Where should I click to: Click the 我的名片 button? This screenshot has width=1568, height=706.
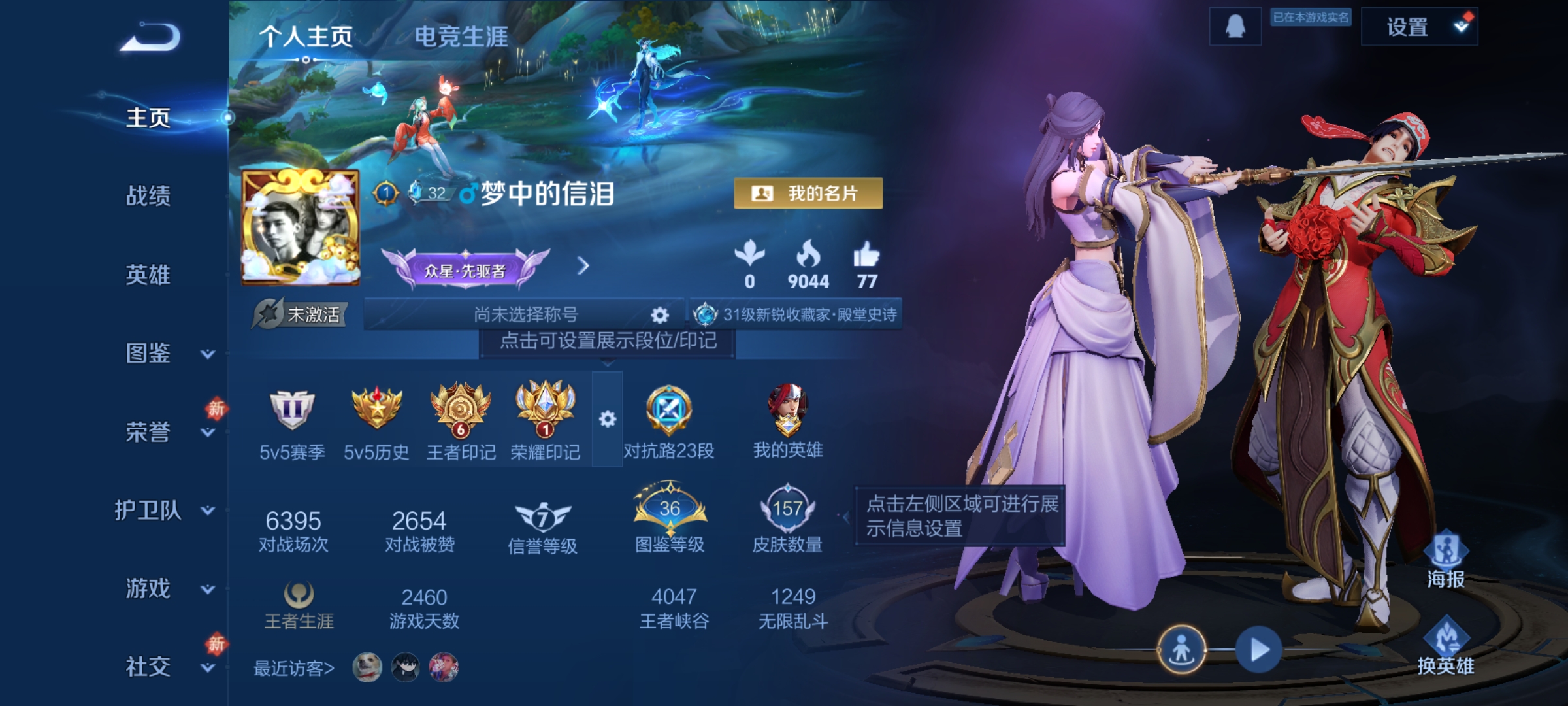808,192
